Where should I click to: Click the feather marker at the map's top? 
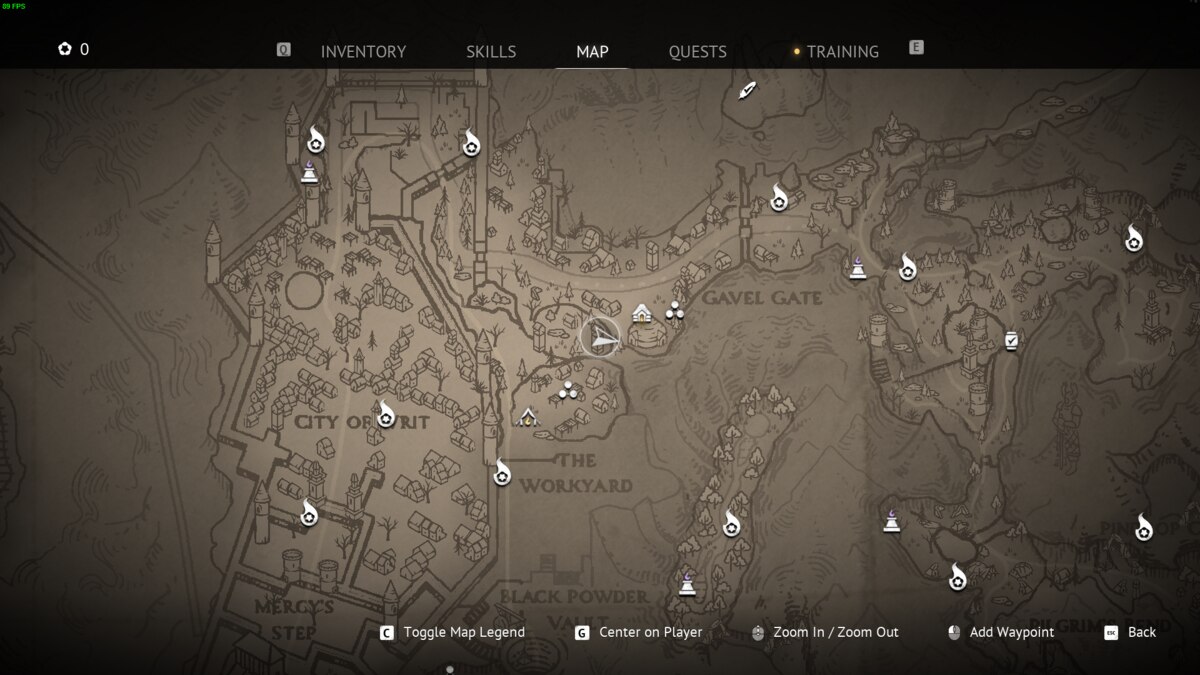click(747, 91)
